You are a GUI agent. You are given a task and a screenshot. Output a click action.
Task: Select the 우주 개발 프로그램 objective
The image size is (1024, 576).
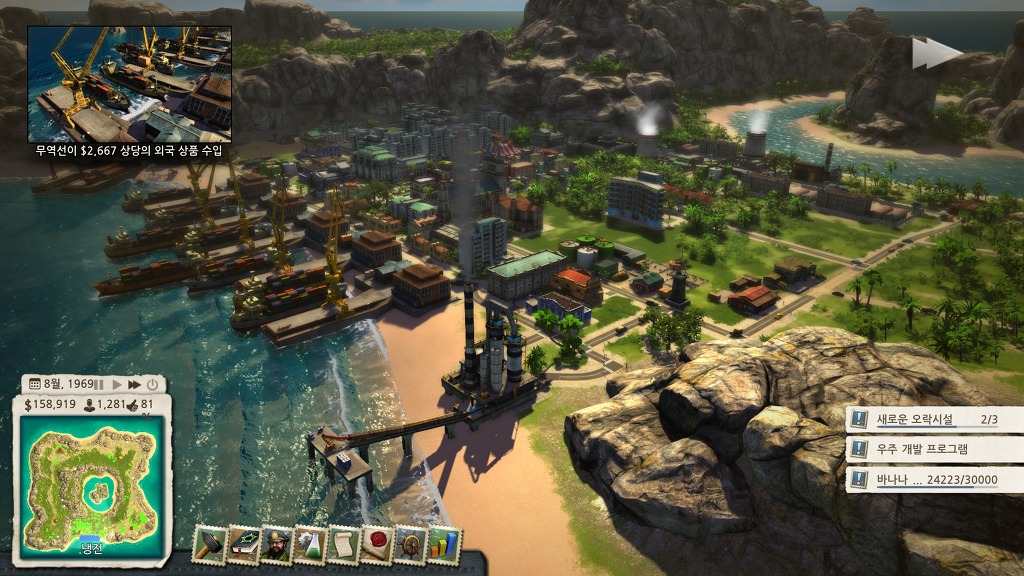point(934,450)
